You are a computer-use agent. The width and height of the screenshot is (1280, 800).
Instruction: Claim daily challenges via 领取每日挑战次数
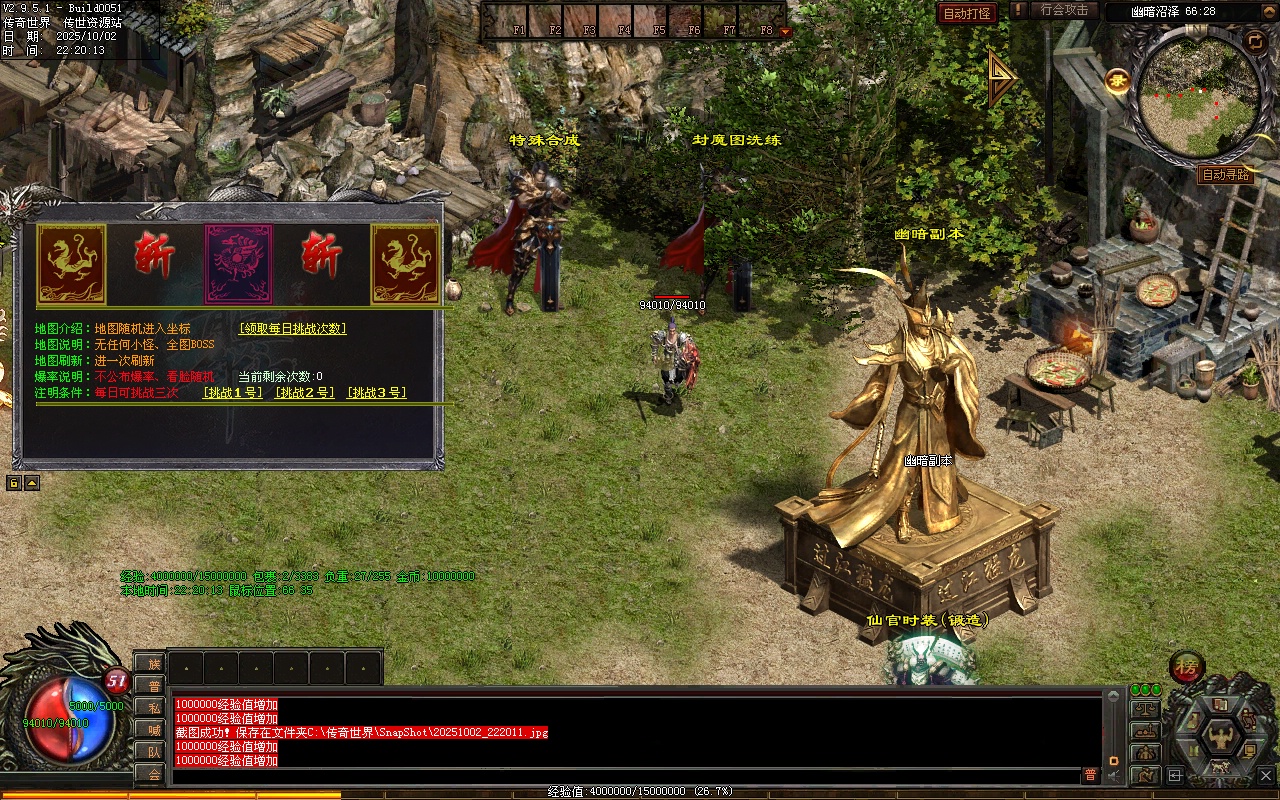(x=293, y=328)
